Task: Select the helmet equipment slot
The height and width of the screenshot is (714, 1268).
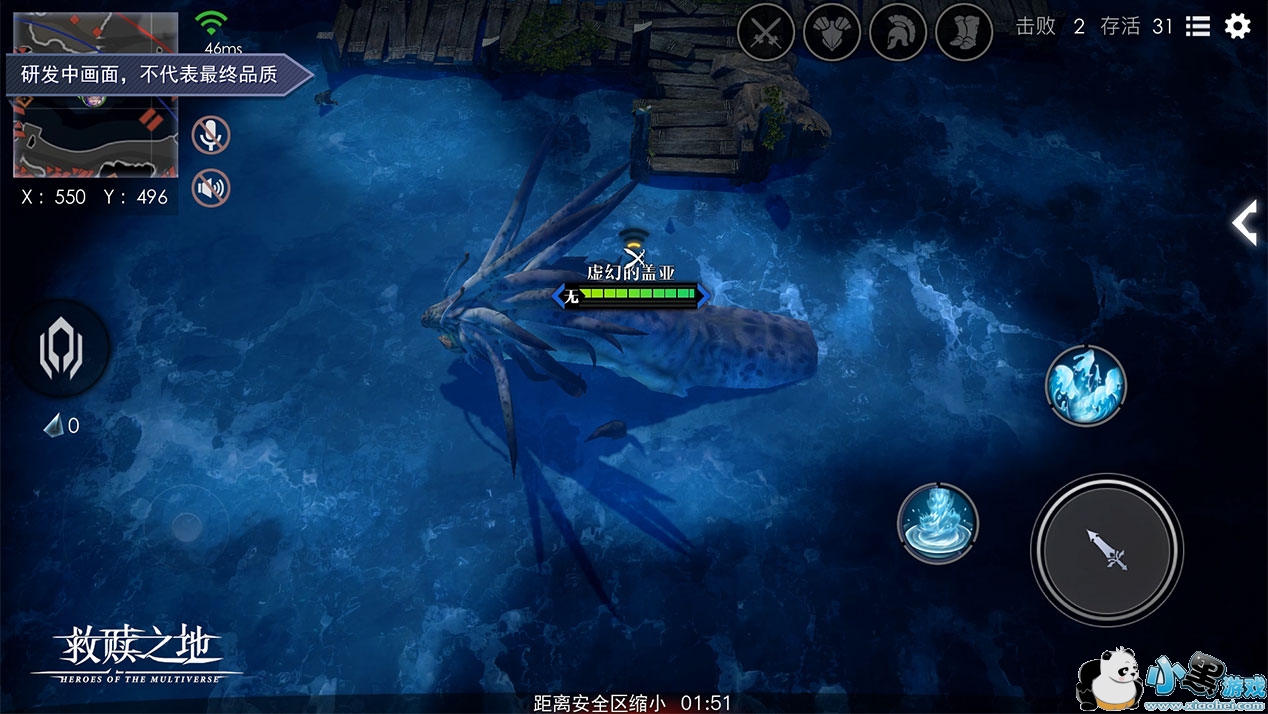Action: (898, 33)
